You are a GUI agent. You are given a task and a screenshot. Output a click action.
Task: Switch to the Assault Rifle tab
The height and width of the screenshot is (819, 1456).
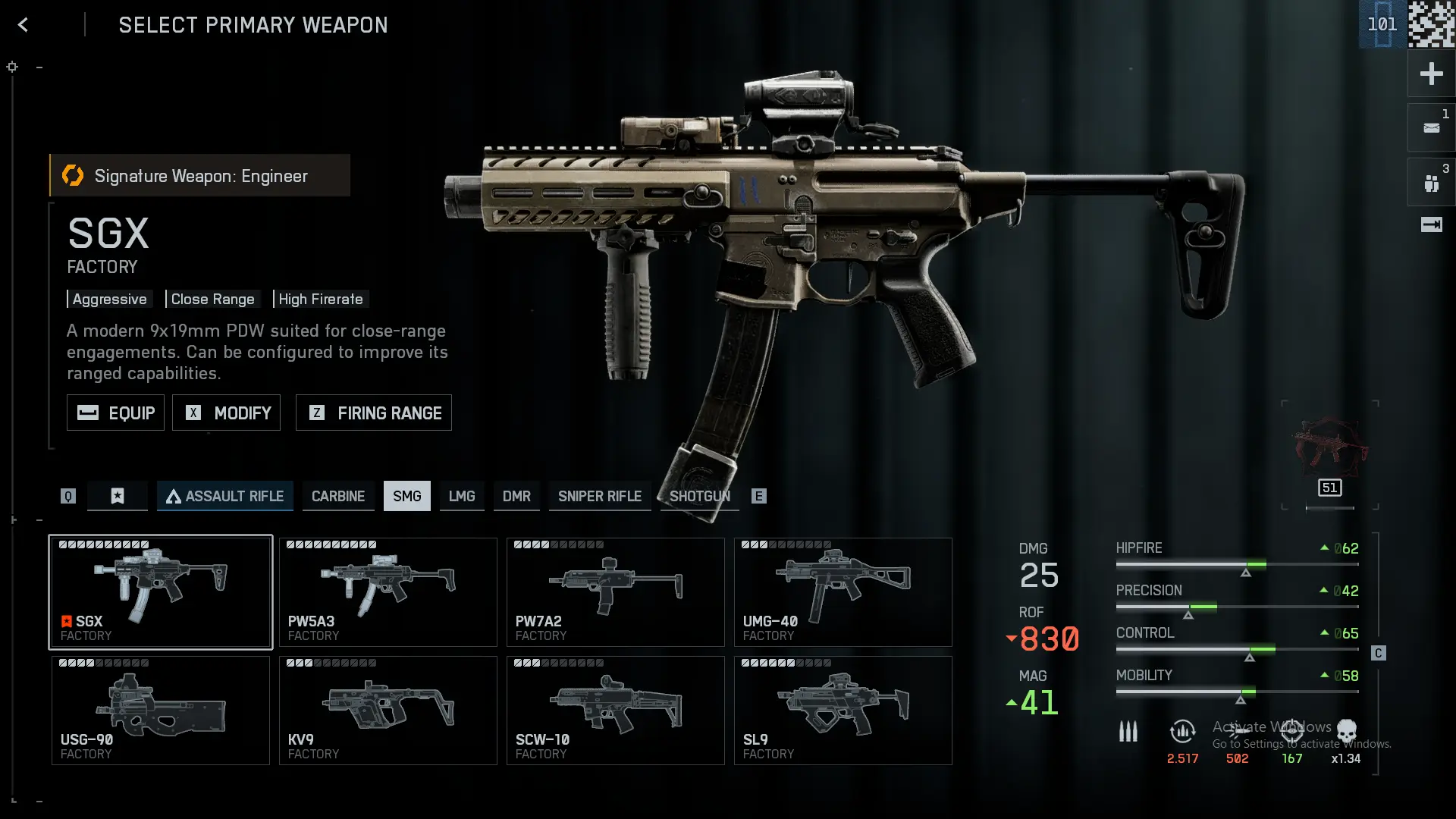tap(224, 496)
